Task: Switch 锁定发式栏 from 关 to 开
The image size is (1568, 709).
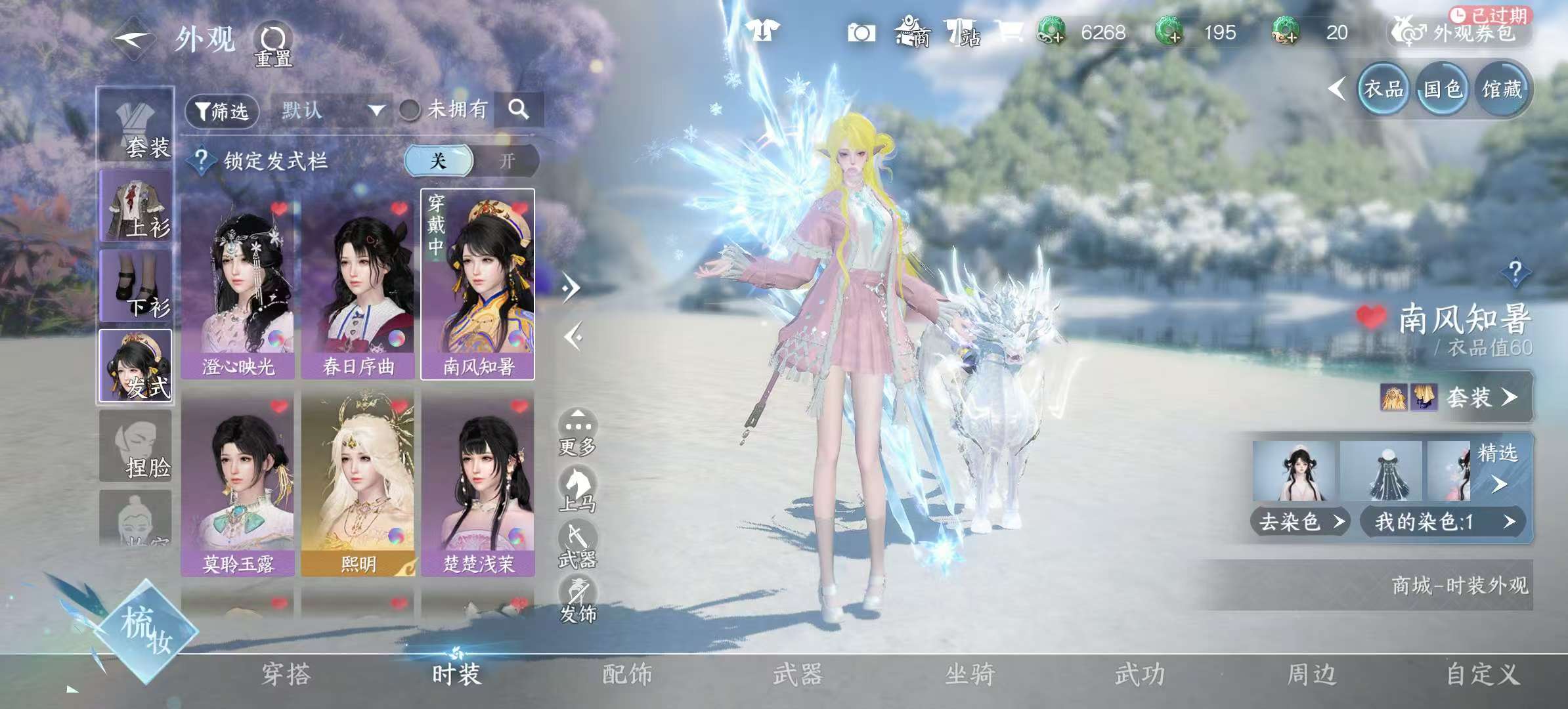Action: (509, 161)
